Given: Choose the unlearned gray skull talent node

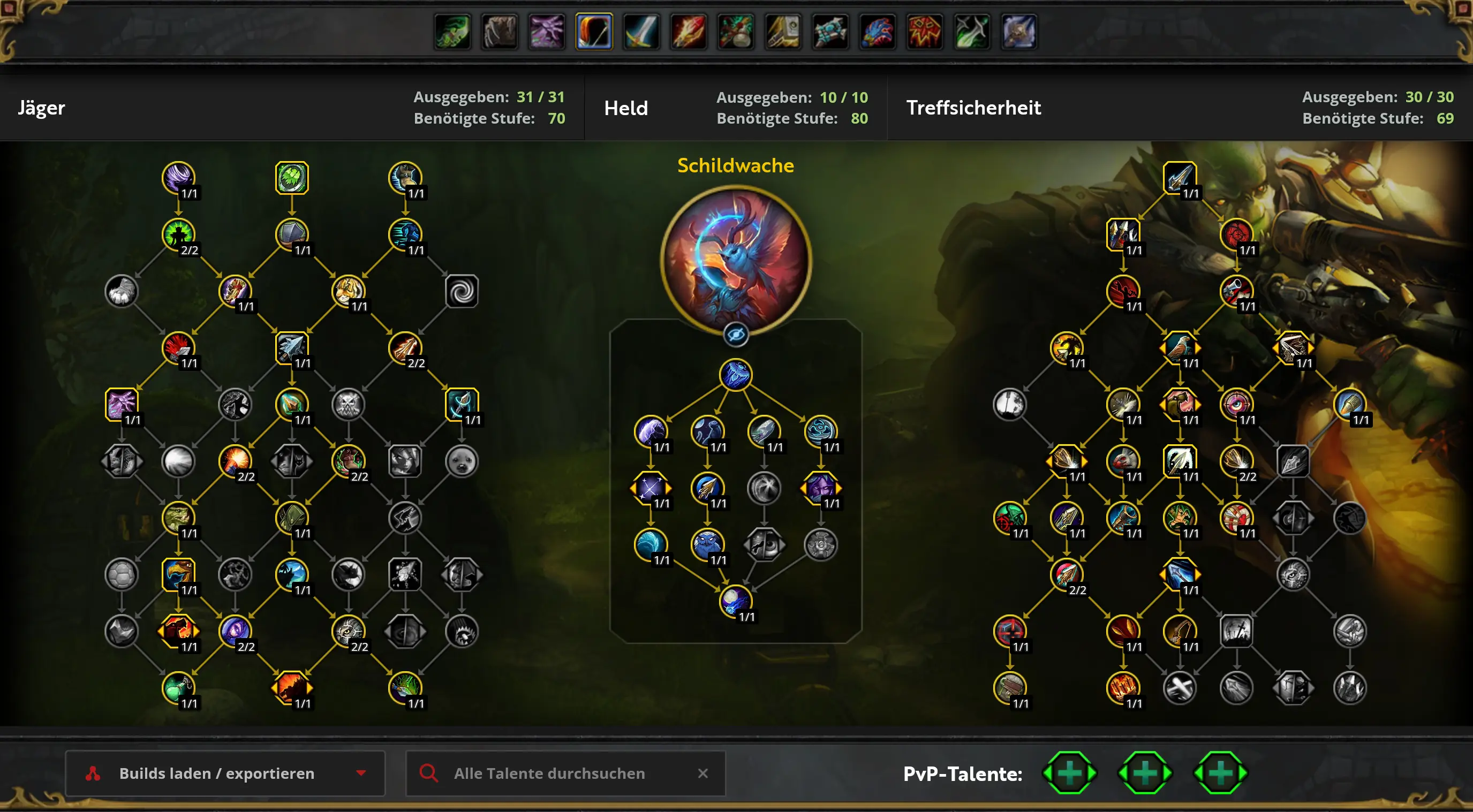Looking at the screenshot, I should (x=348, y=404).
